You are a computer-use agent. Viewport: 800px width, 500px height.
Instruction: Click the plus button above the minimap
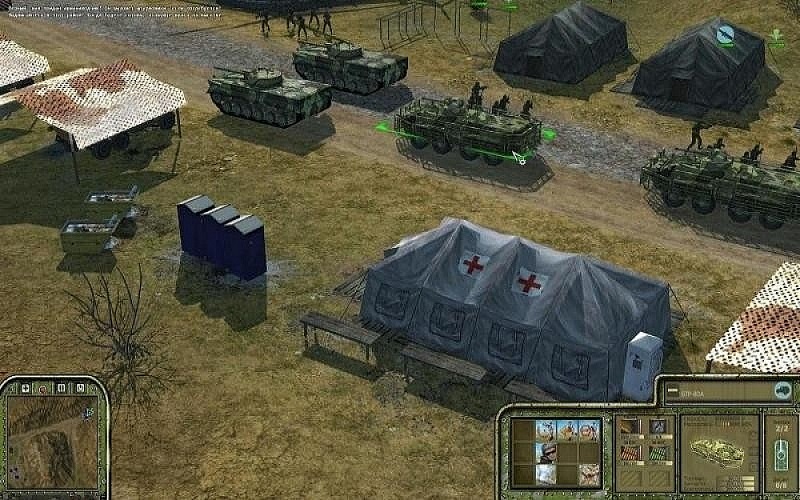pos(24,387)
